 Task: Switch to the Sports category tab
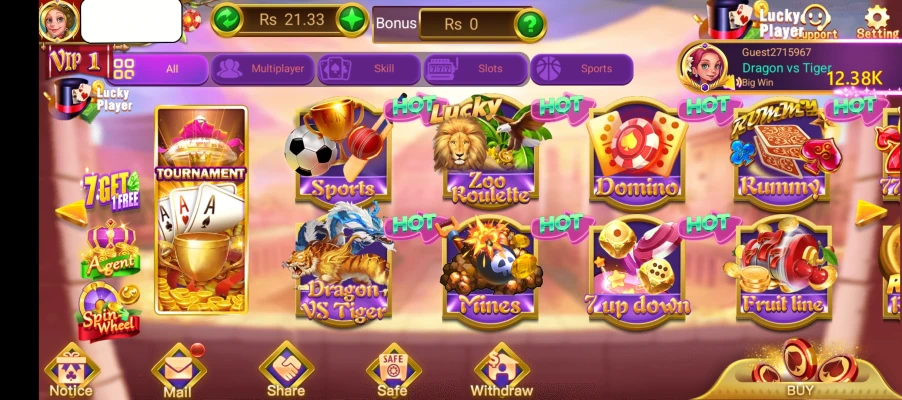[x=581, y=69]
